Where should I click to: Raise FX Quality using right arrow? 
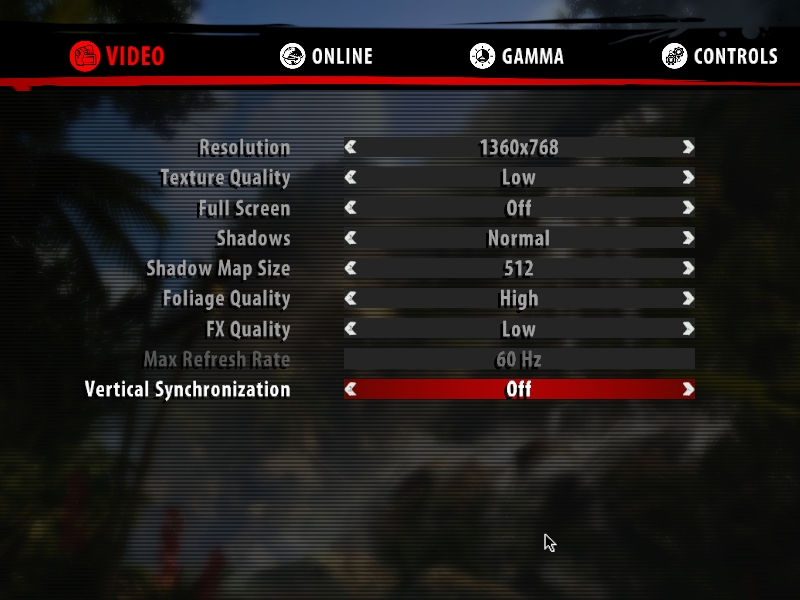coord(688,329)
